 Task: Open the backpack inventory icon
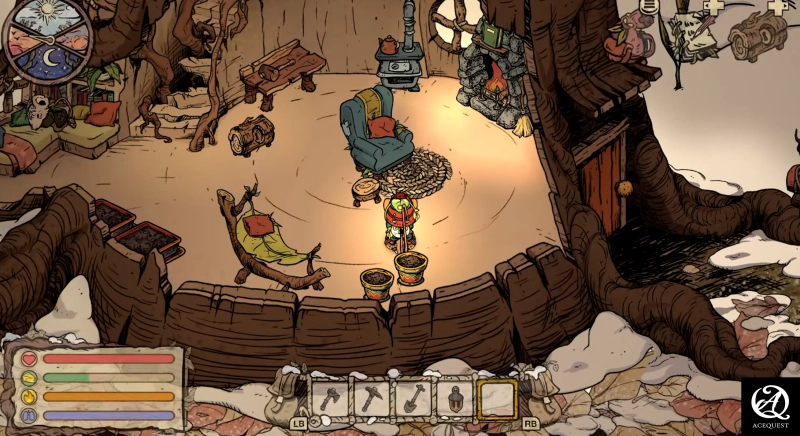[636, 40]
